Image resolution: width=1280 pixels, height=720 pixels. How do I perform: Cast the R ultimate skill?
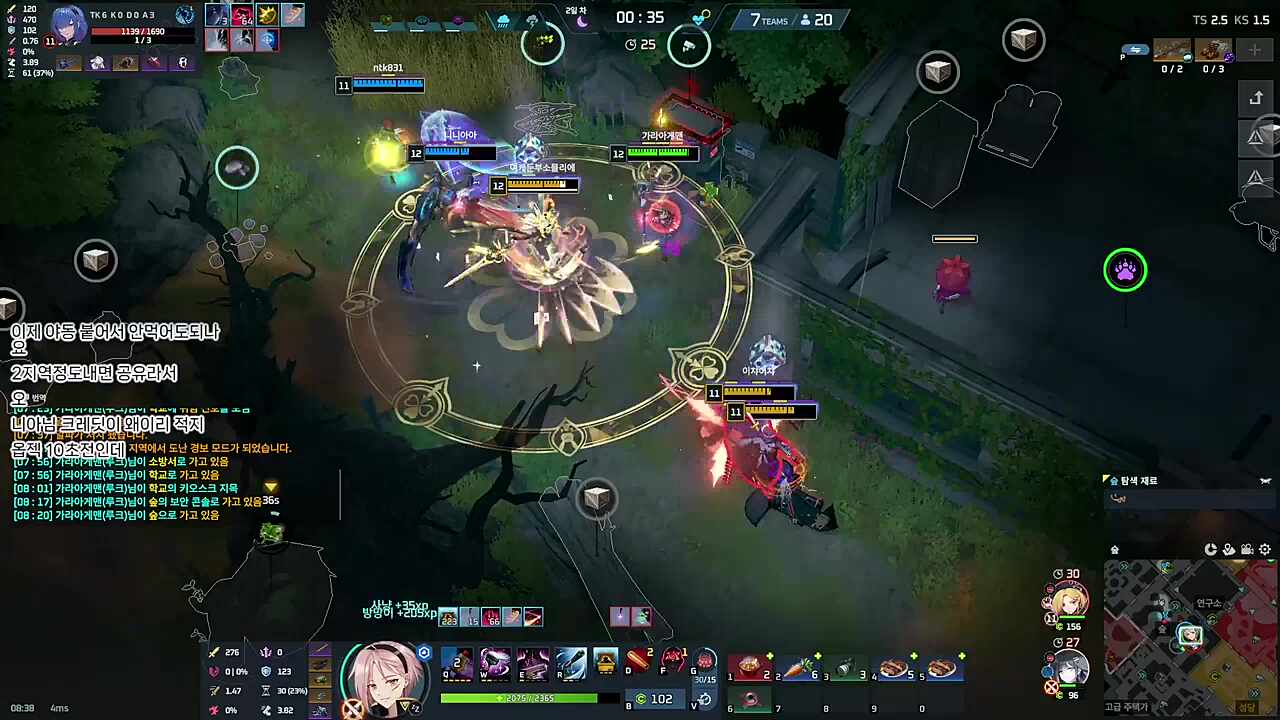571,663
